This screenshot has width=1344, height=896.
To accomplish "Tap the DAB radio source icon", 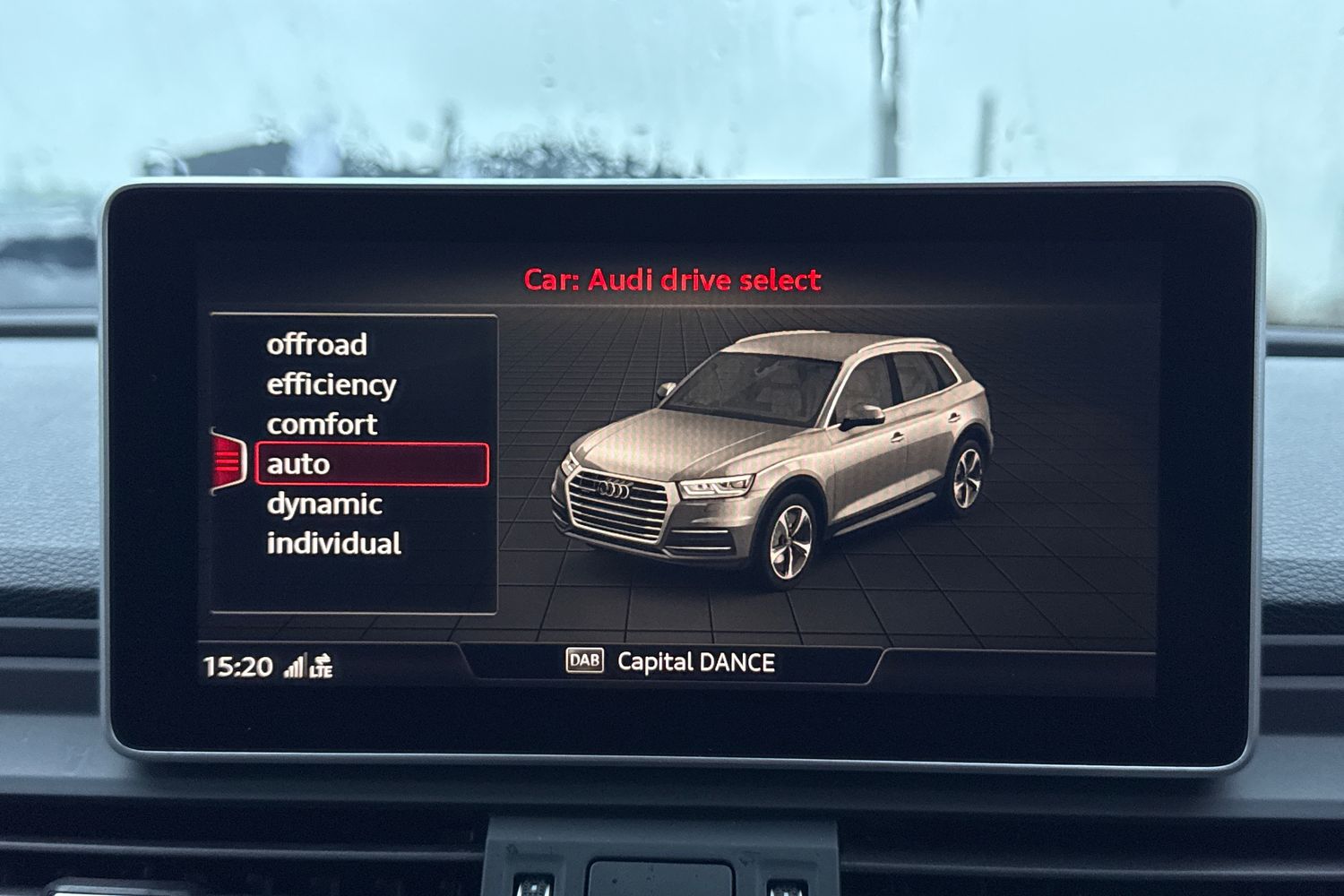I will 586,662.
